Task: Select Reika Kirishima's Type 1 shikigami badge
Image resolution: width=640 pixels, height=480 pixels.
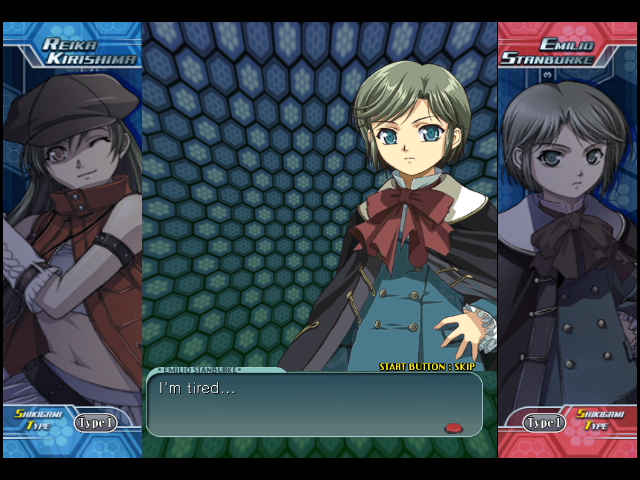Action: pyautogui.click(x=95, y=423)
